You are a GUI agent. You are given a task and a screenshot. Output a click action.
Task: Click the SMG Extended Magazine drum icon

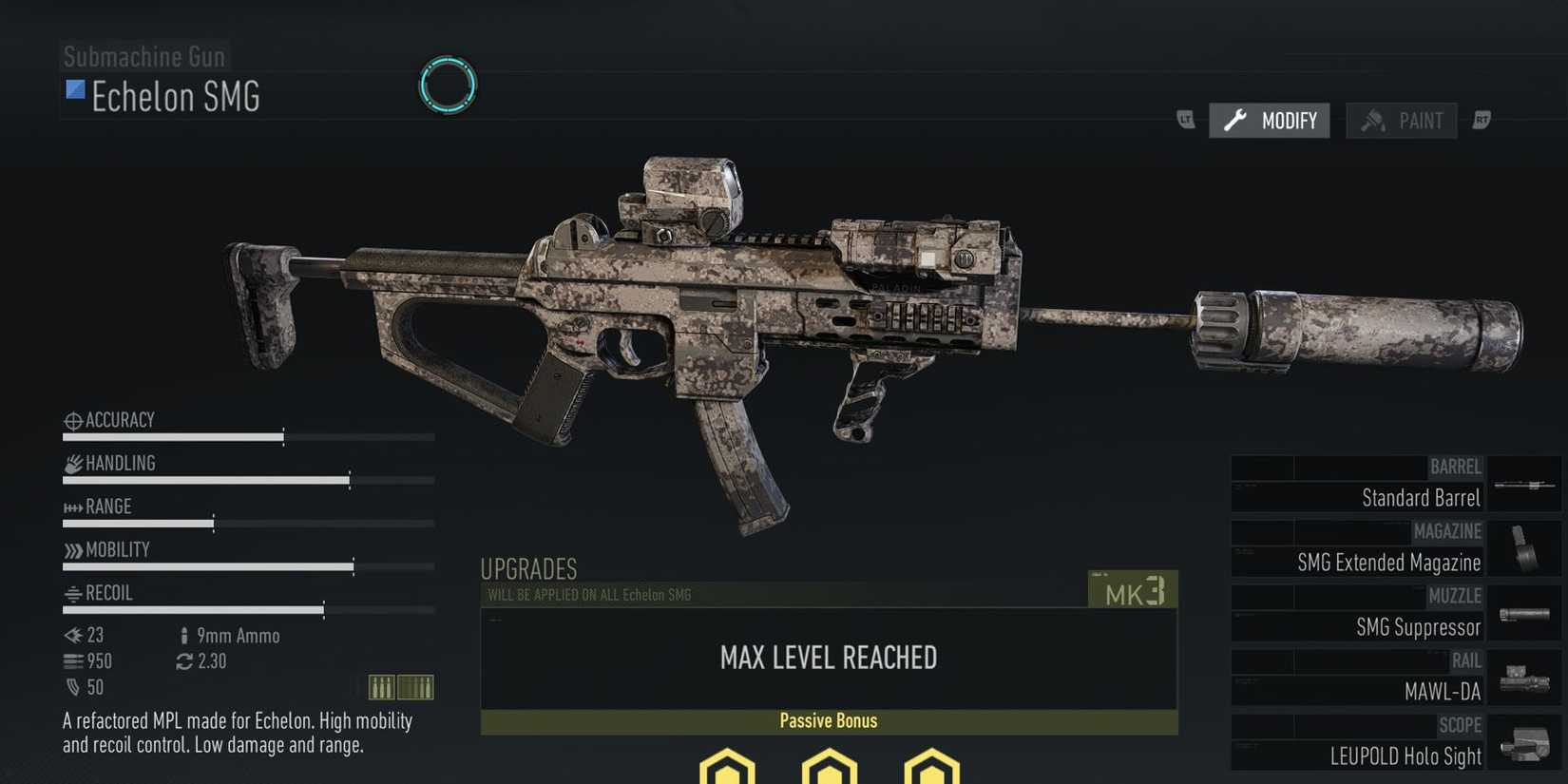pyautogui.click(x=1525, y=546)
